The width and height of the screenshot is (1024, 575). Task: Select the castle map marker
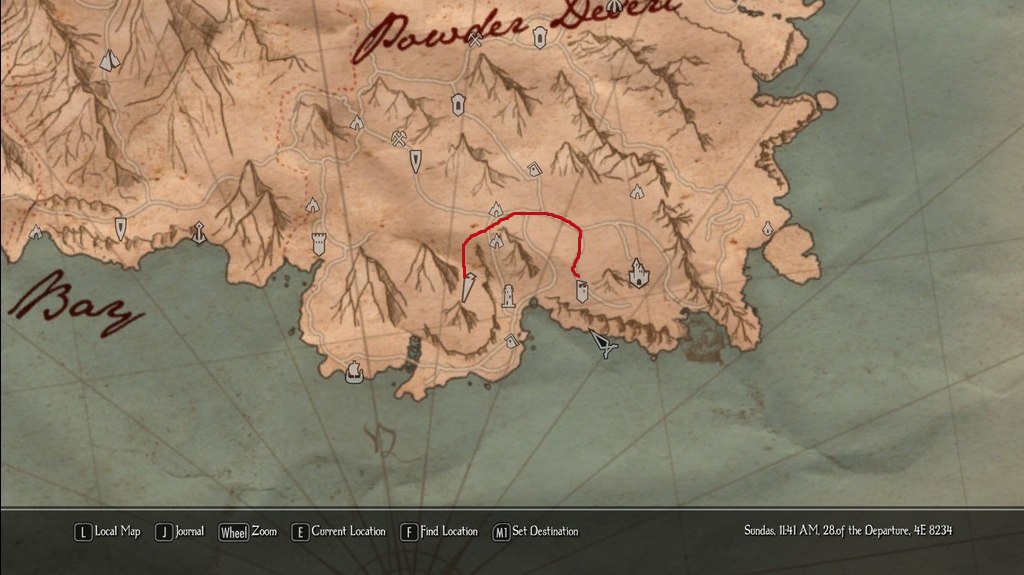[638, 271]
